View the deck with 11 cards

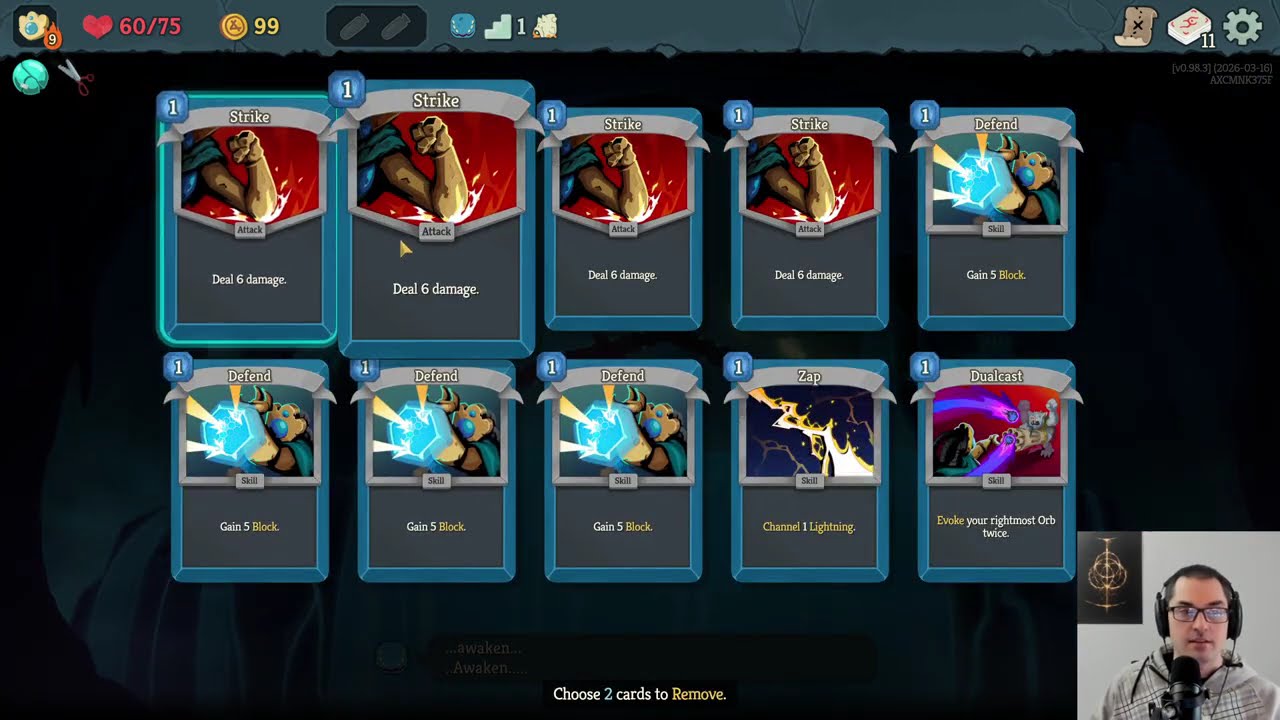coord(1189,27)
